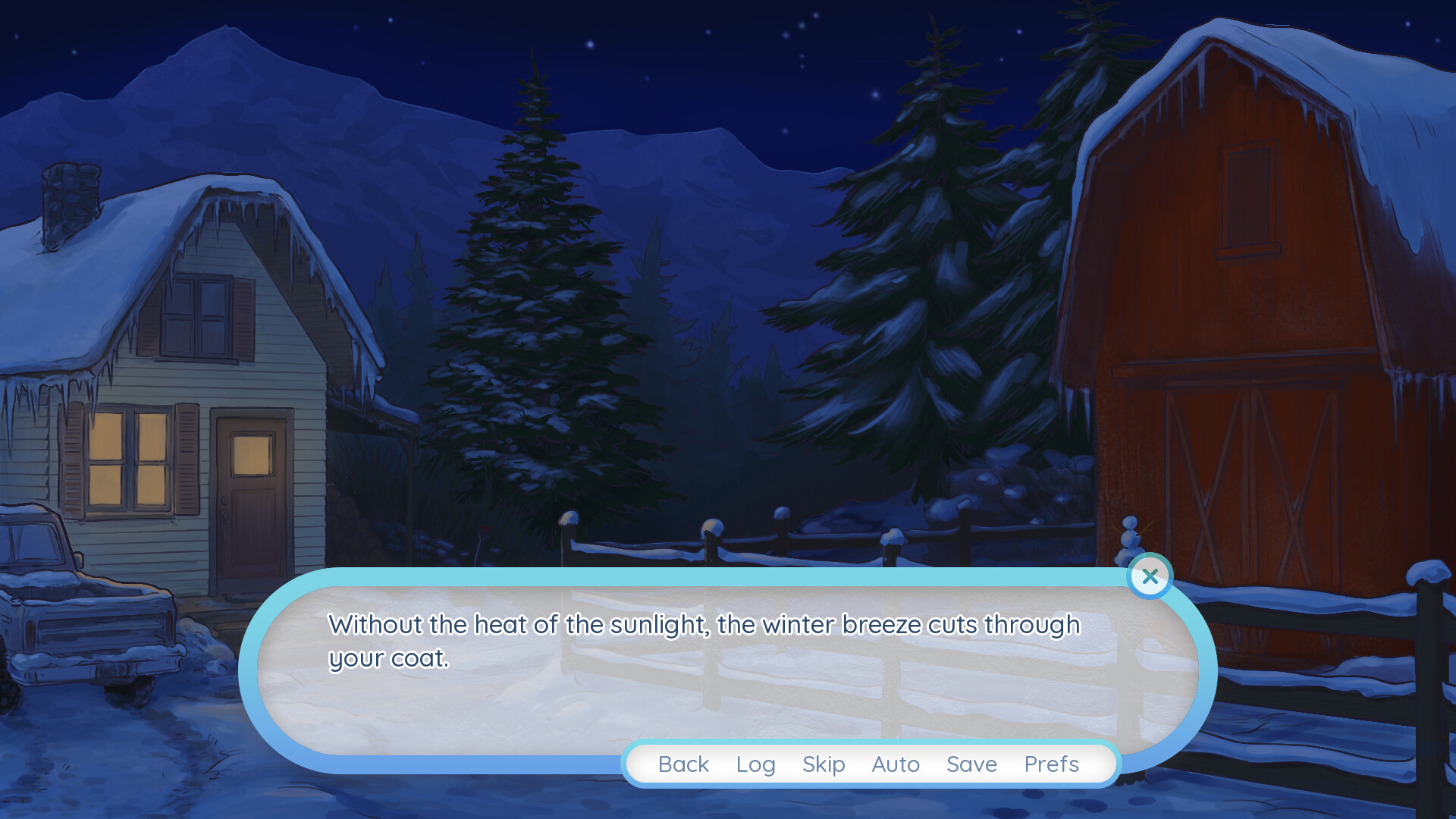The image size is (1456, 819).
Task: Go Back to the previous line
Action: tap(683, 764)
